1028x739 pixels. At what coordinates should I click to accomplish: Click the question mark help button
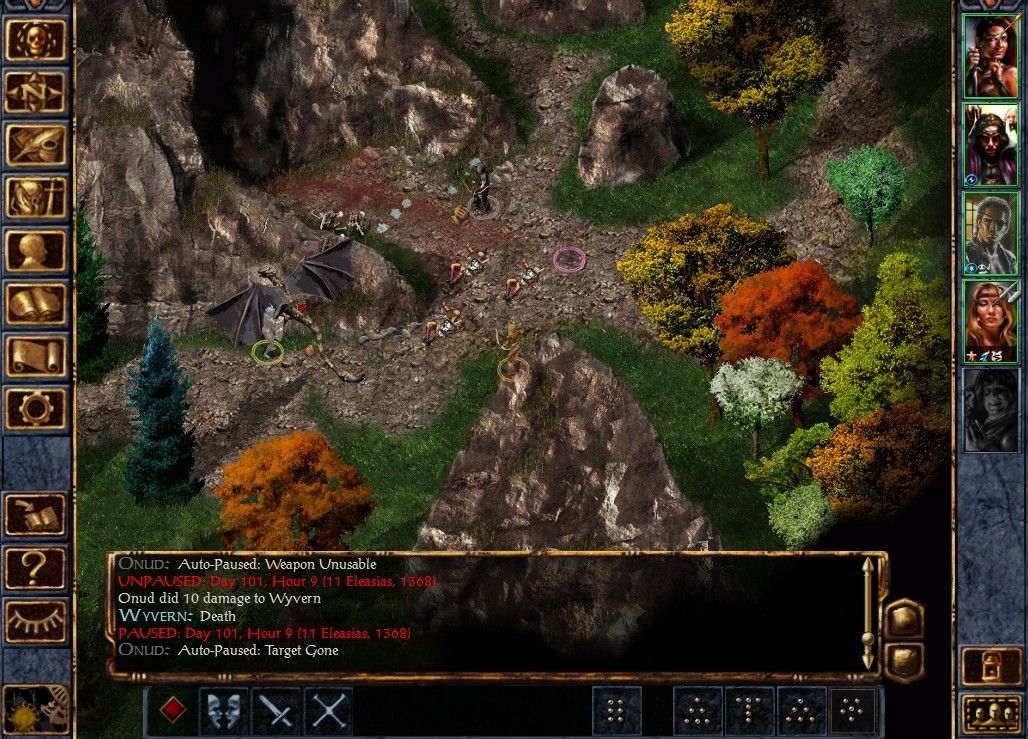(36, 567)
